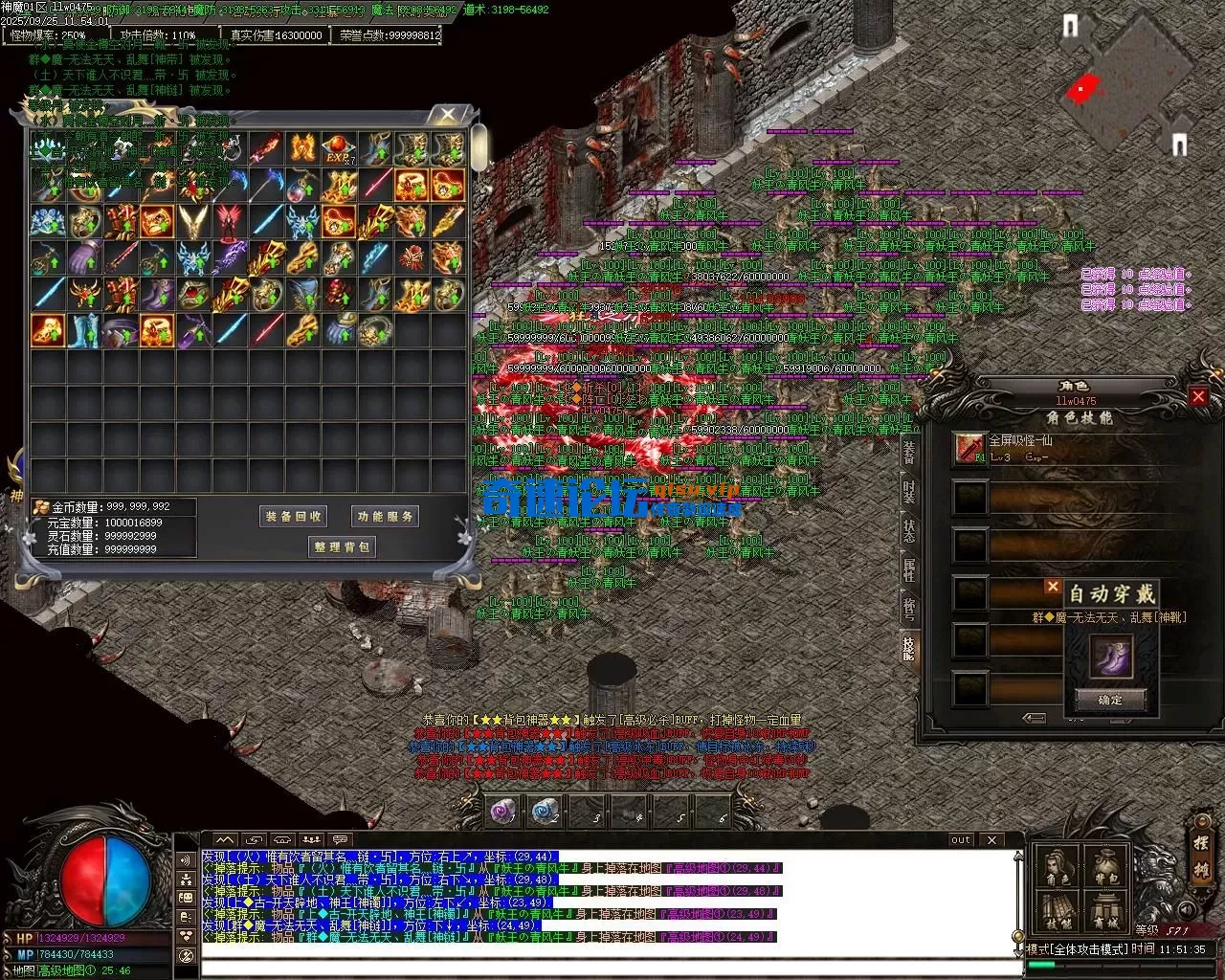Screen dimensions: 1225x980
Task: Open the 商城 shop menu icon
Action: (1105, 914)
